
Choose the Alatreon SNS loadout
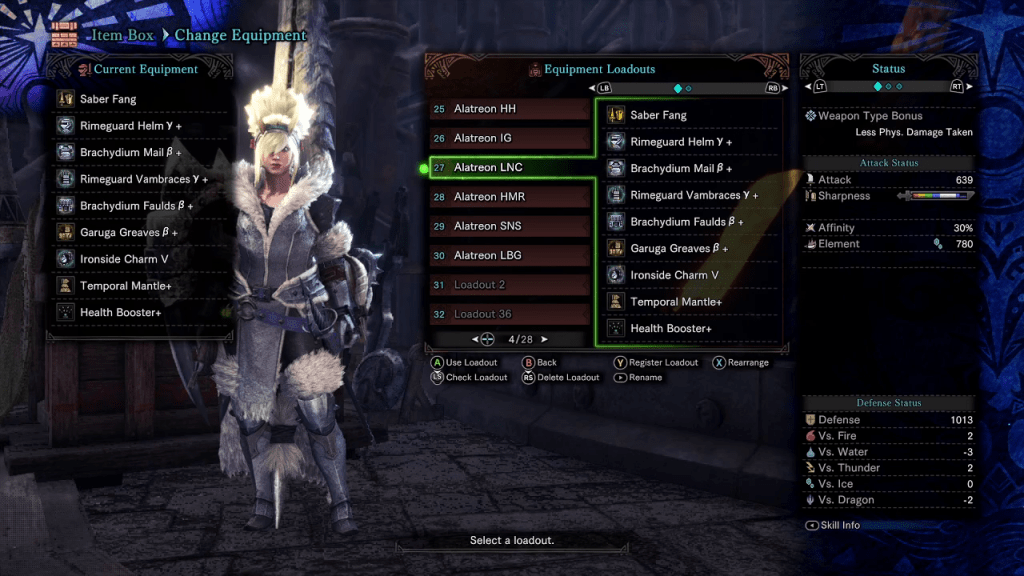coord(510,226)
